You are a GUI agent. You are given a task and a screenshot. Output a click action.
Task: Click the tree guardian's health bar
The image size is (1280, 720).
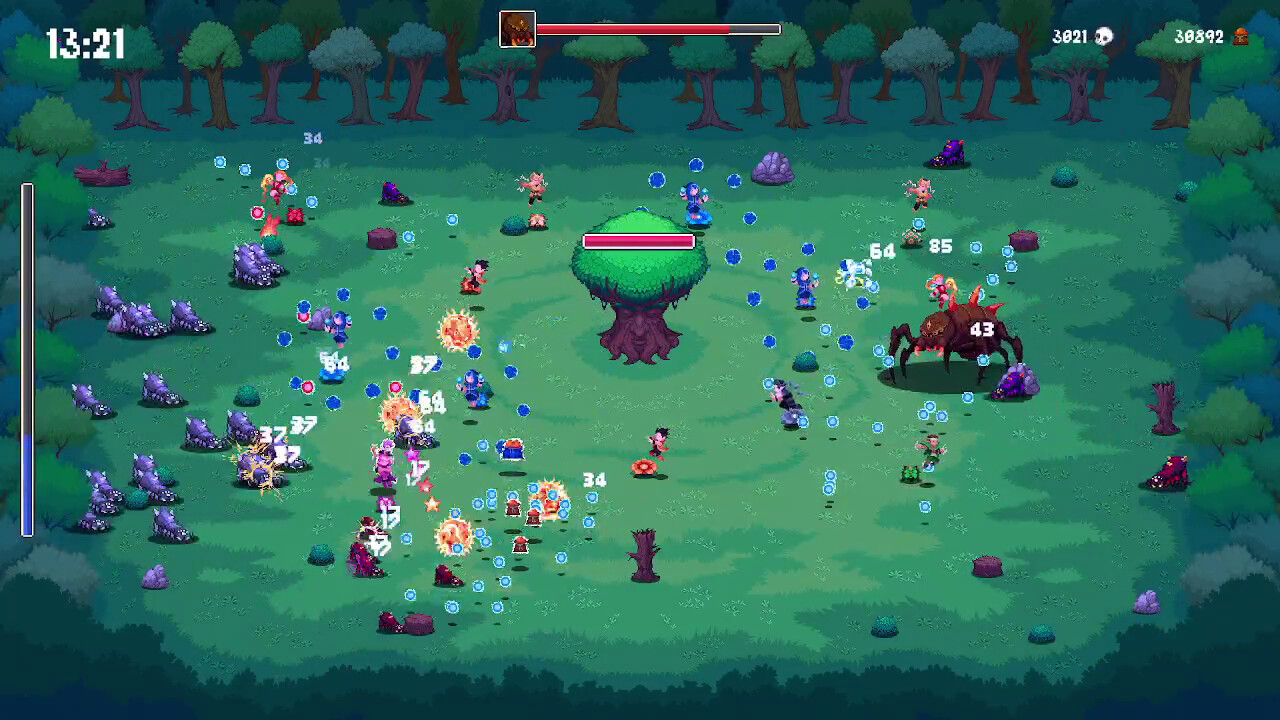tap(639, 241)
